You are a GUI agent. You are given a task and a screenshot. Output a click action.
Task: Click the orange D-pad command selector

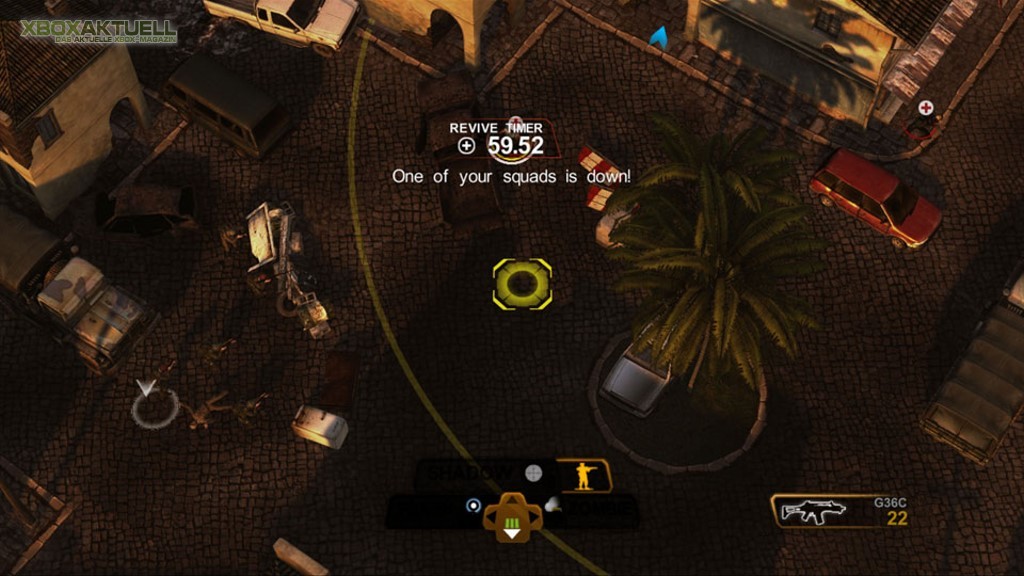pos(512,517)
